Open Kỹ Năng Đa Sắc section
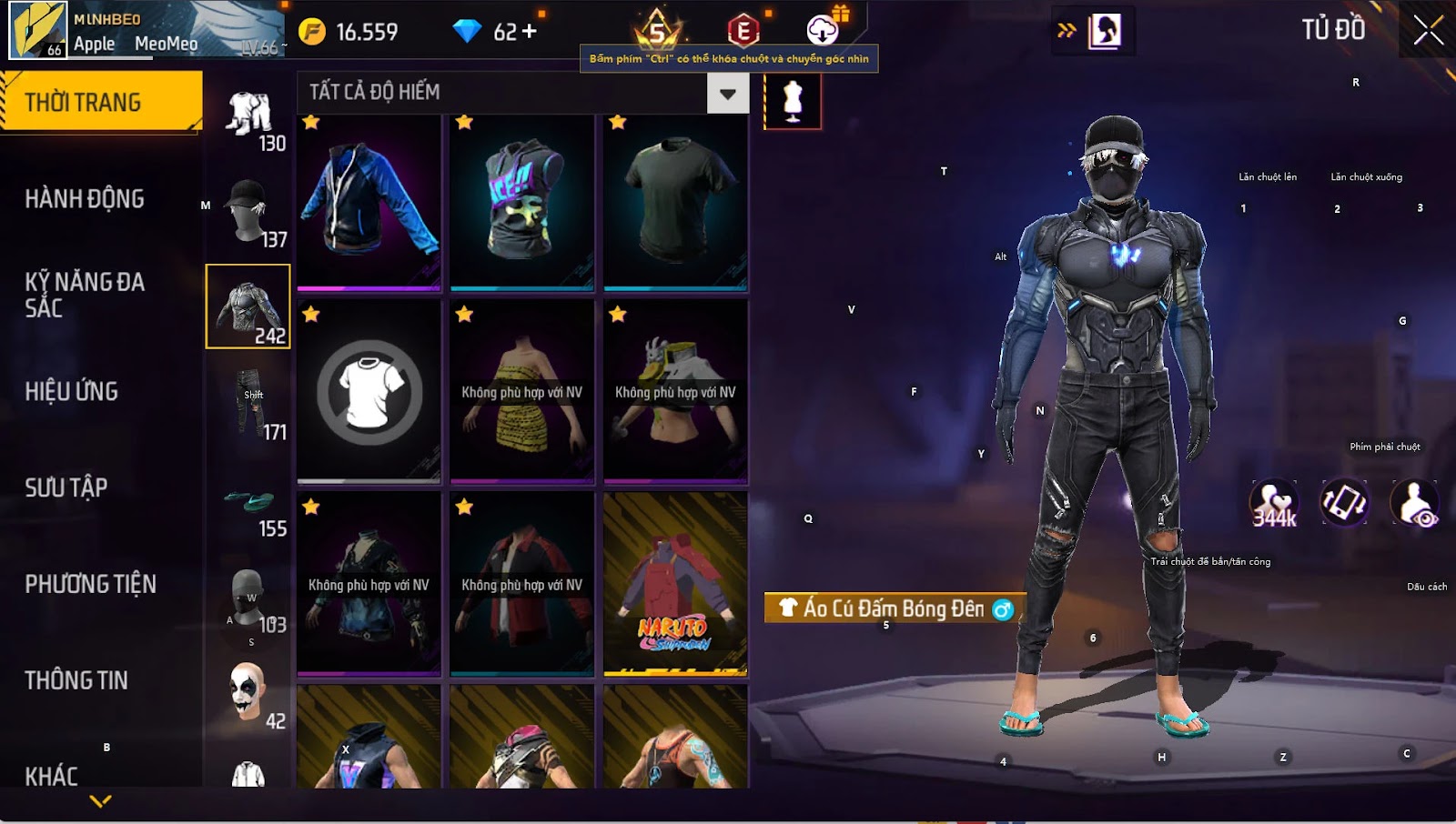 [85, 295]
